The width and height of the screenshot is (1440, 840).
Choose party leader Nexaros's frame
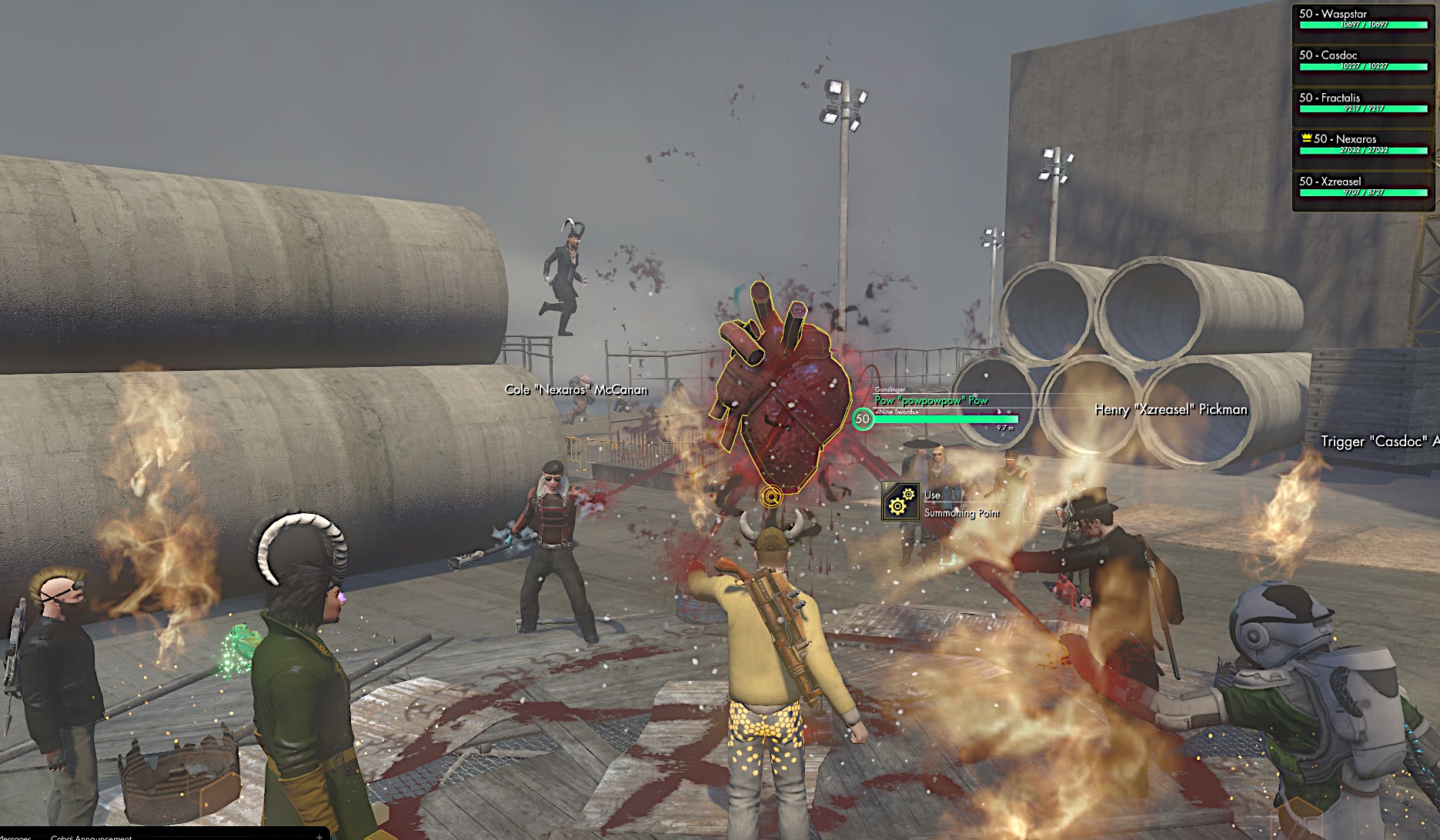point(1363,144)
